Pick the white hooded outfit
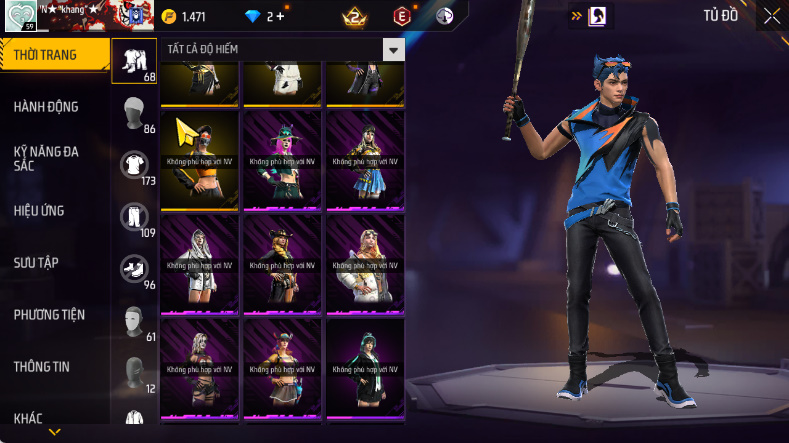Screen dimensions: 789x443 pos(199,263)
